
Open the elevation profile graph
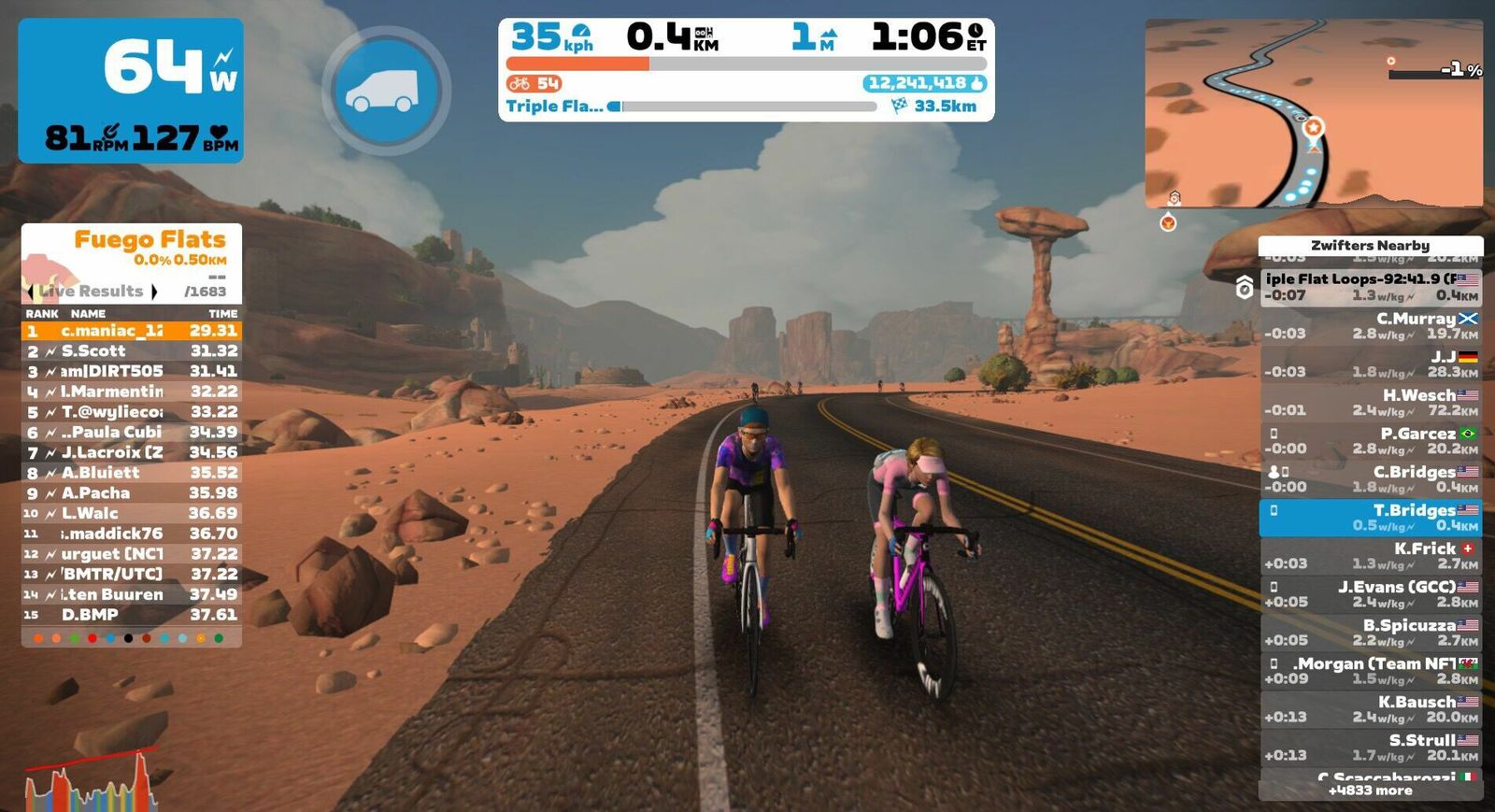point(91,780)
